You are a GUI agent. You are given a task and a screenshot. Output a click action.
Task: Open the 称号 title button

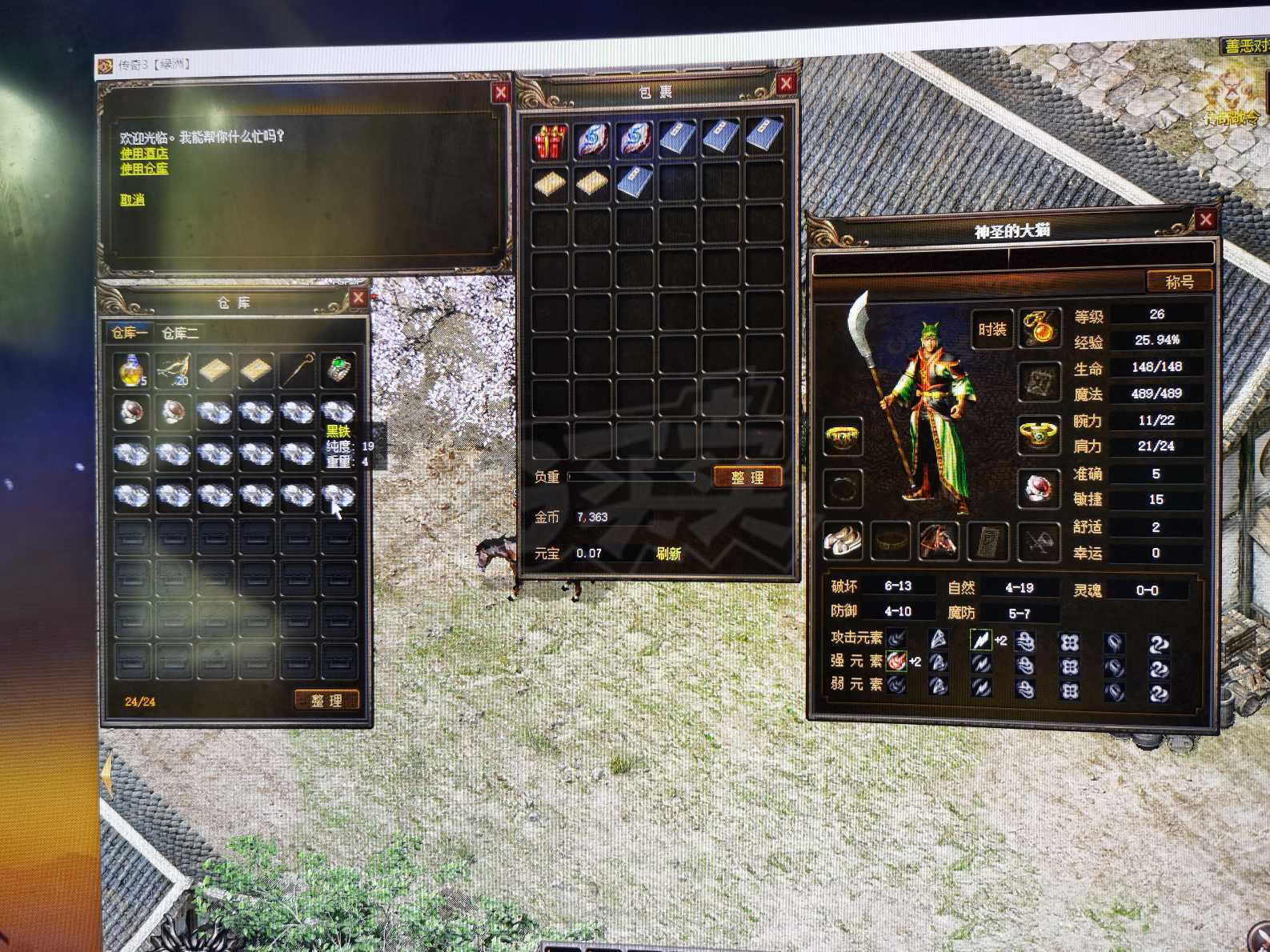point(1179,282)
